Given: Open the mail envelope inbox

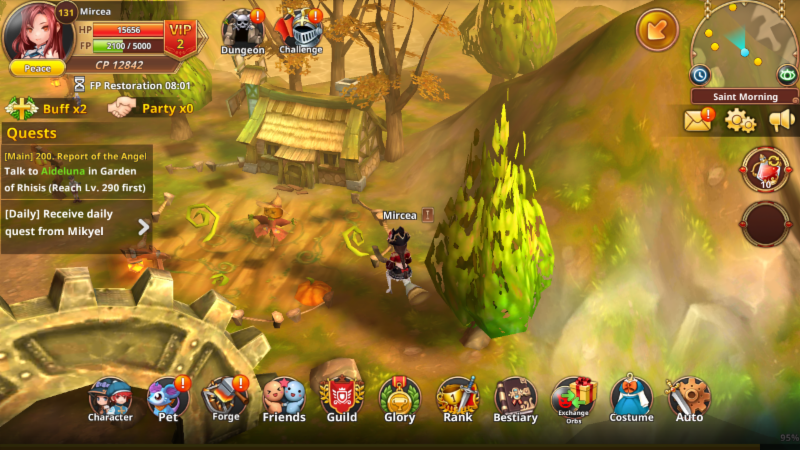Looking at the screenshot, I should pos(698,121).
